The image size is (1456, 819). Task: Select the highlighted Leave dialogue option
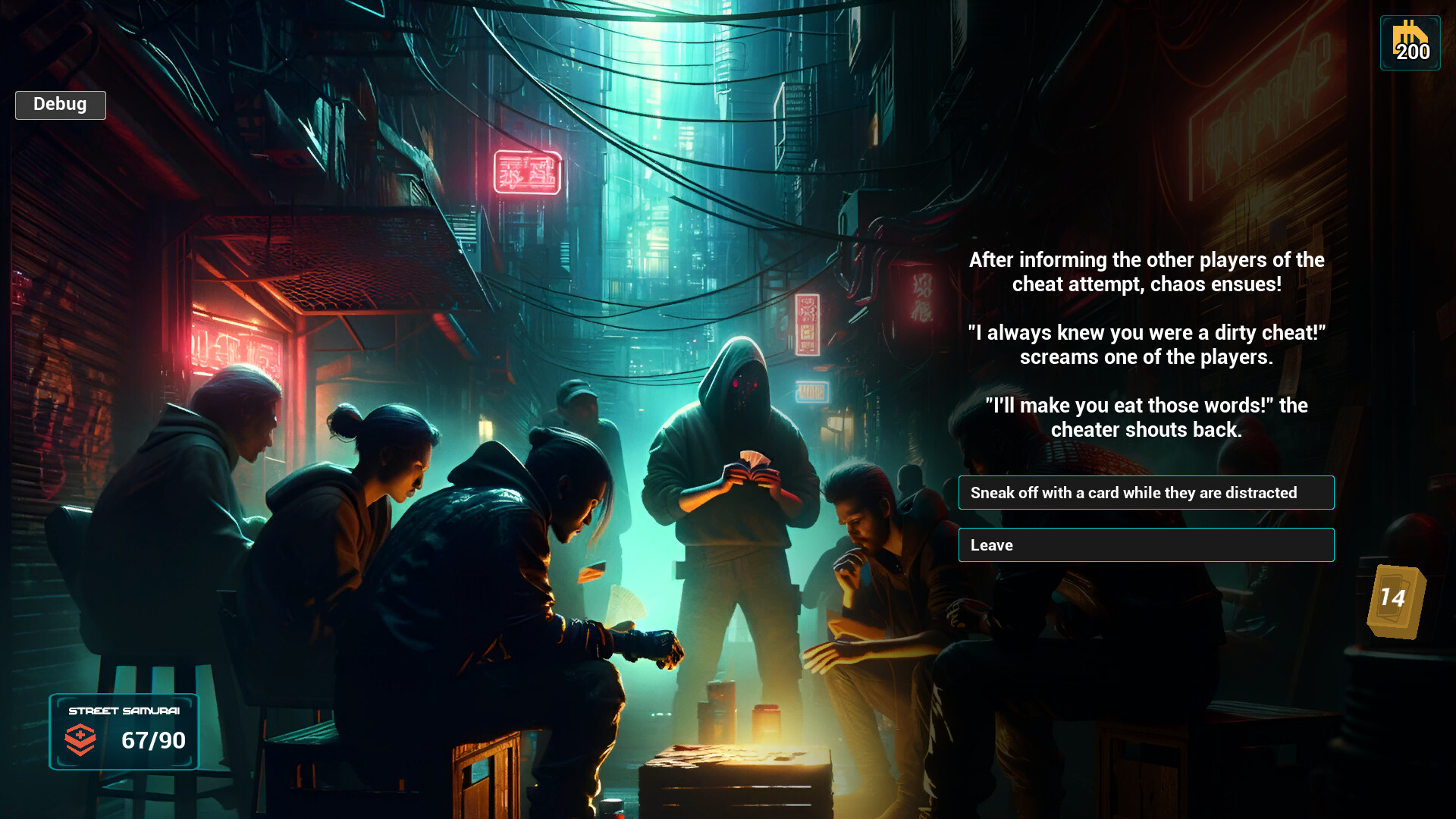click(x=1146, y=544)
